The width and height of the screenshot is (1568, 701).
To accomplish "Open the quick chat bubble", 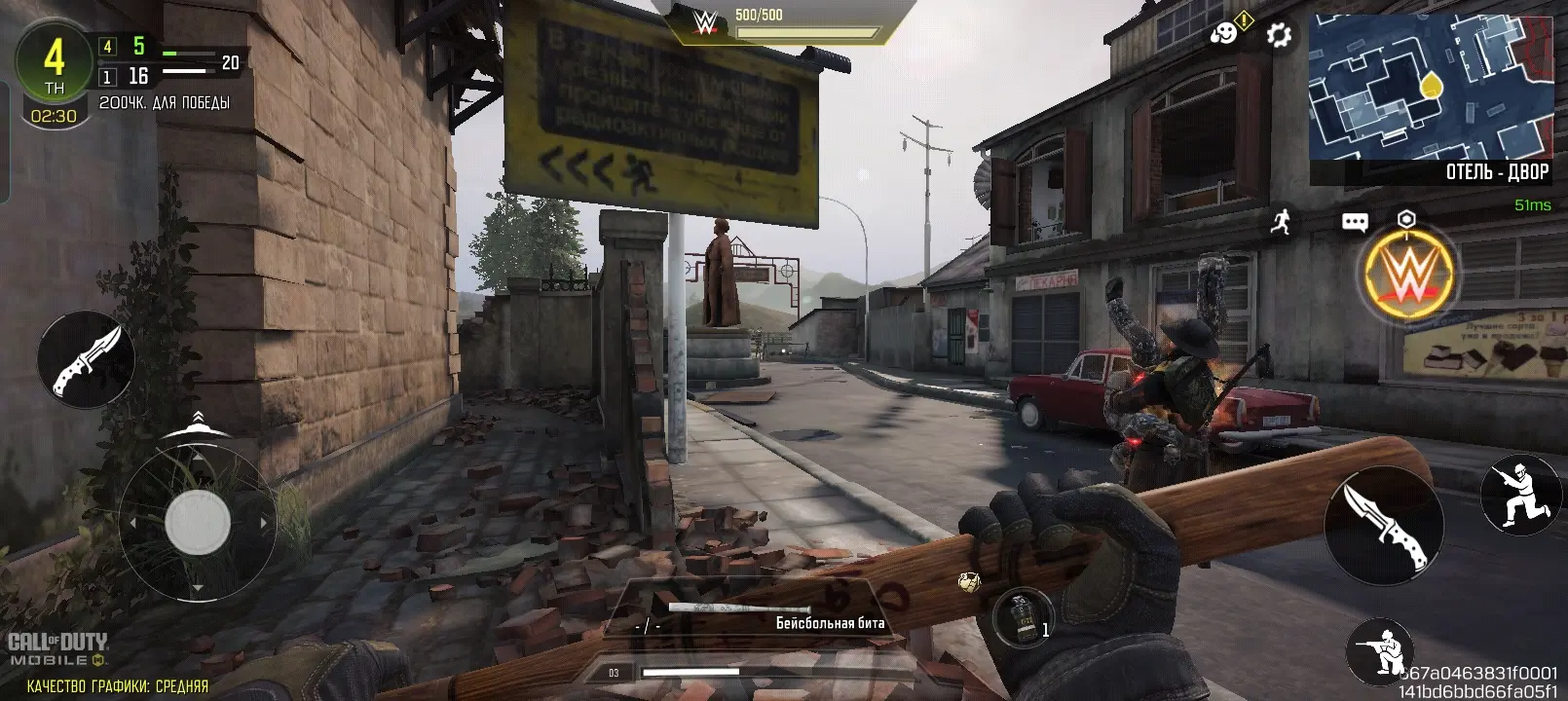I will coord(1355,223).
